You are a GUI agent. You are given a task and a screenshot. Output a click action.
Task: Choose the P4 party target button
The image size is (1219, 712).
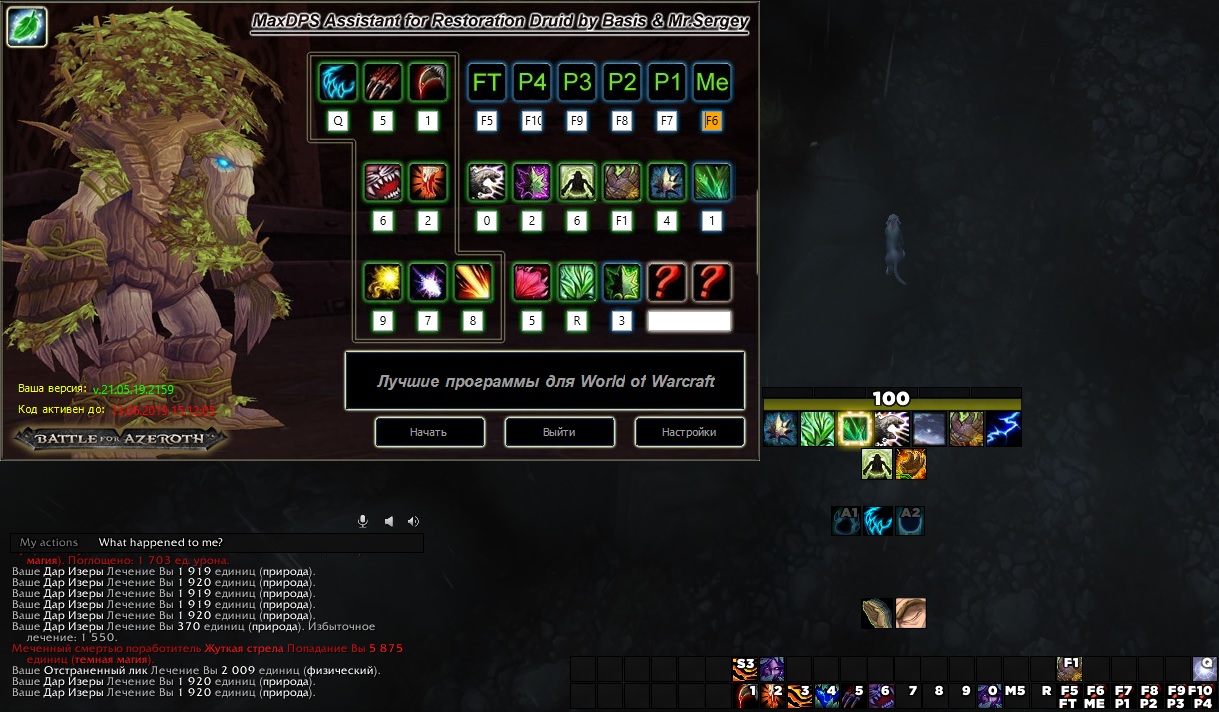(532, 82)
